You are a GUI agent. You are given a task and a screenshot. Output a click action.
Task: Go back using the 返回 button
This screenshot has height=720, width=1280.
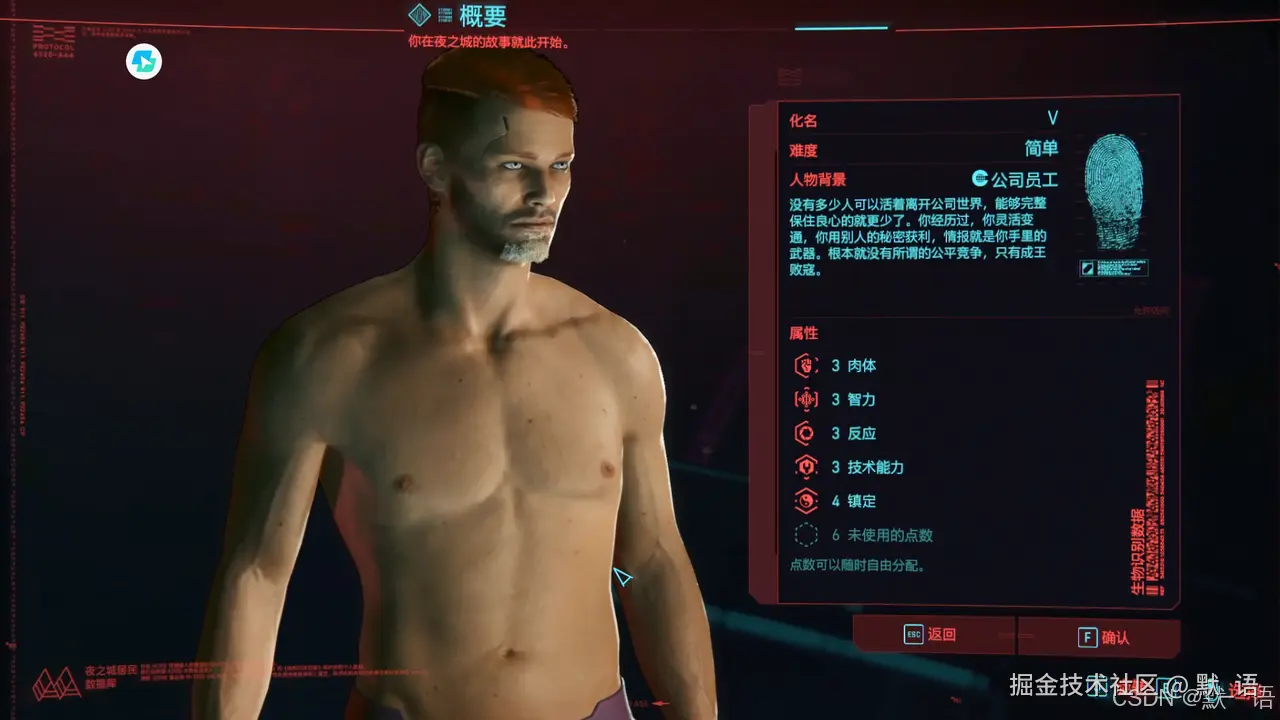[932, 635]
